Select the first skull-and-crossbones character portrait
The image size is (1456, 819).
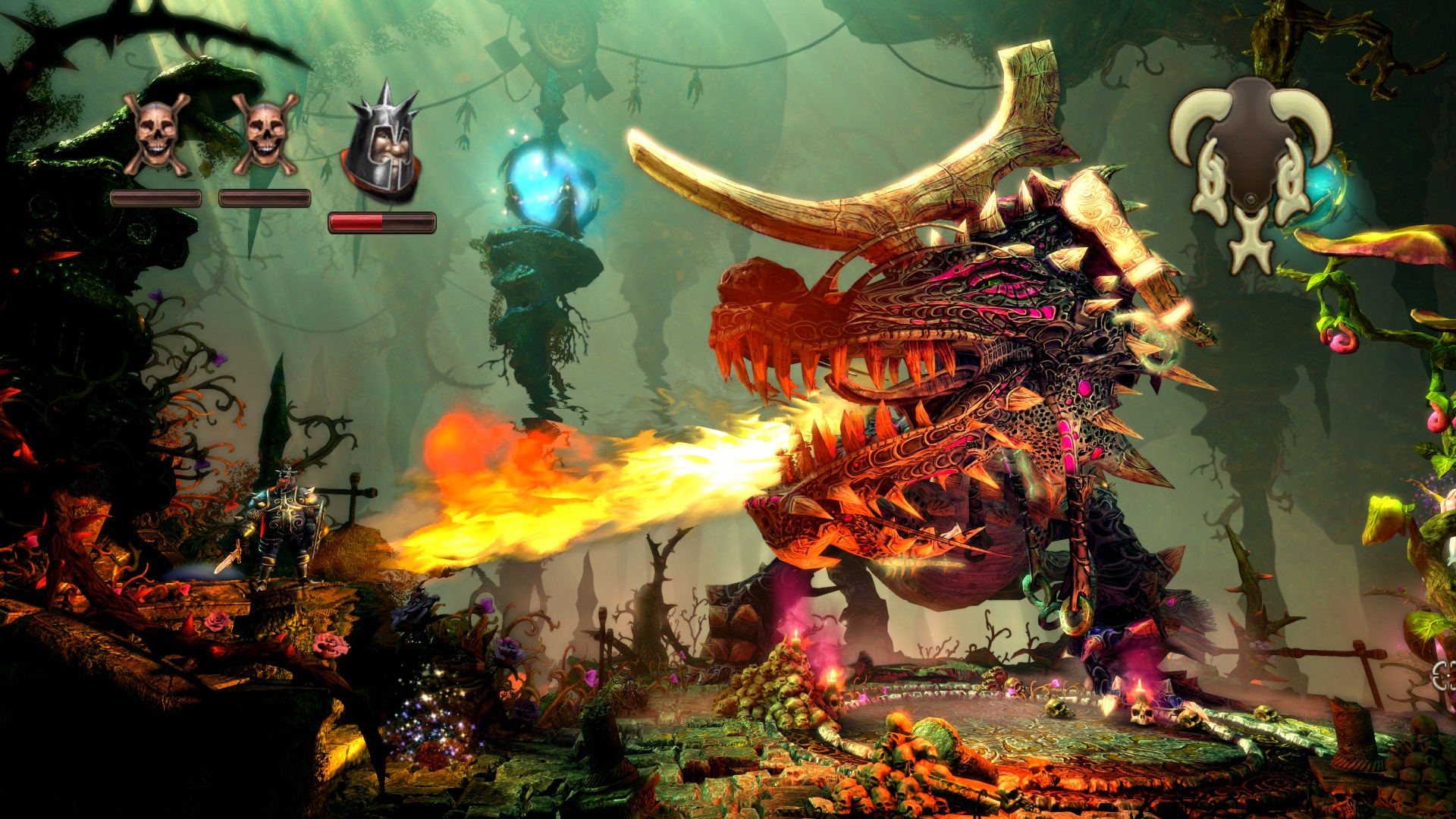[x=155, y=133]
